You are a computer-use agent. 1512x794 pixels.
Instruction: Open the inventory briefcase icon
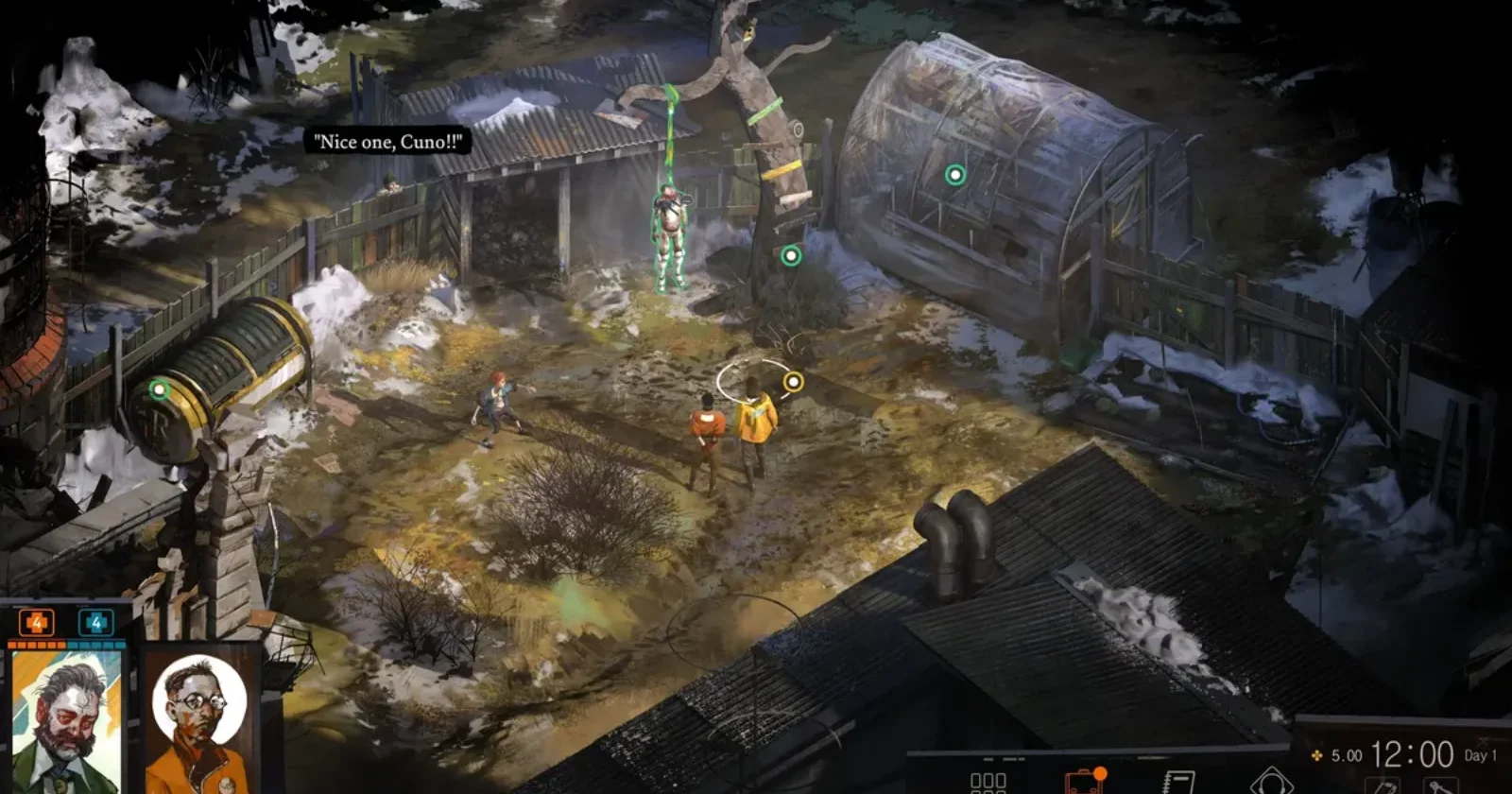click(x=1084, y=782)
